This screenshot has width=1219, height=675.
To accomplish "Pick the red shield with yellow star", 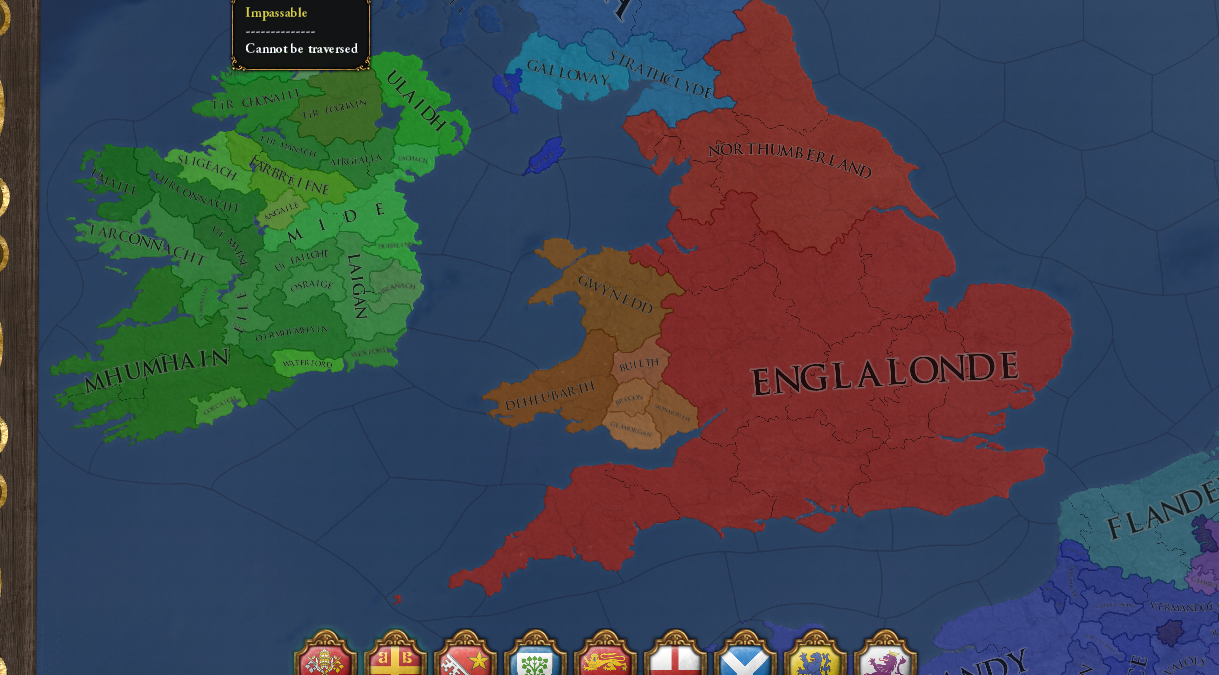I will click(465, 660).
